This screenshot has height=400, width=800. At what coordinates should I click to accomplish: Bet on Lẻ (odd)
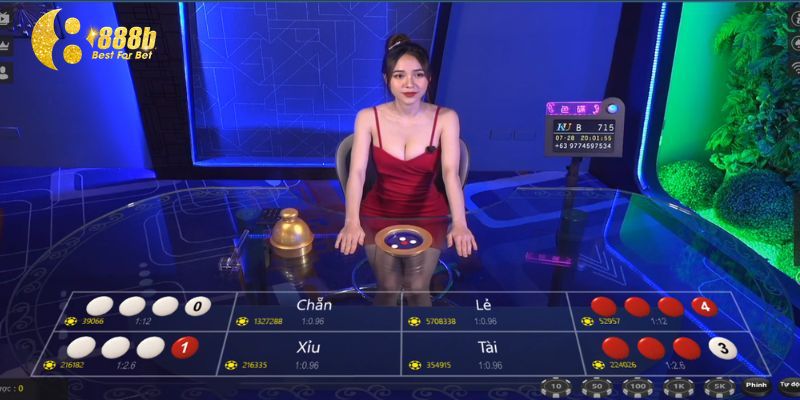(485, 310)
